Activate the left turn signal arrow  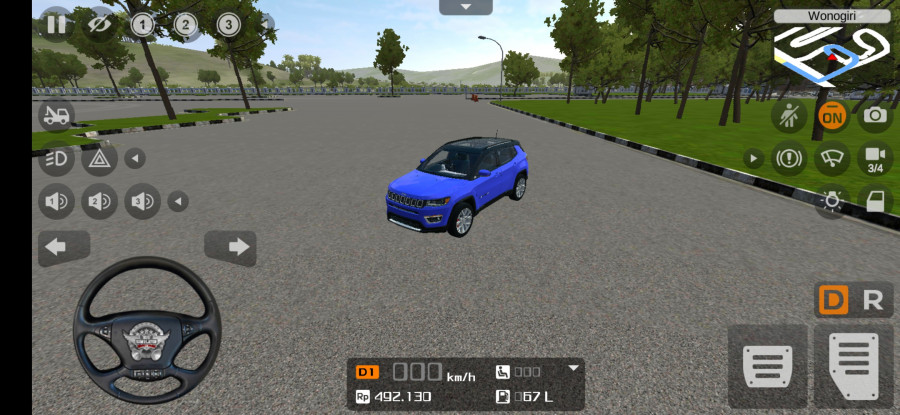[x=63, y=247]
